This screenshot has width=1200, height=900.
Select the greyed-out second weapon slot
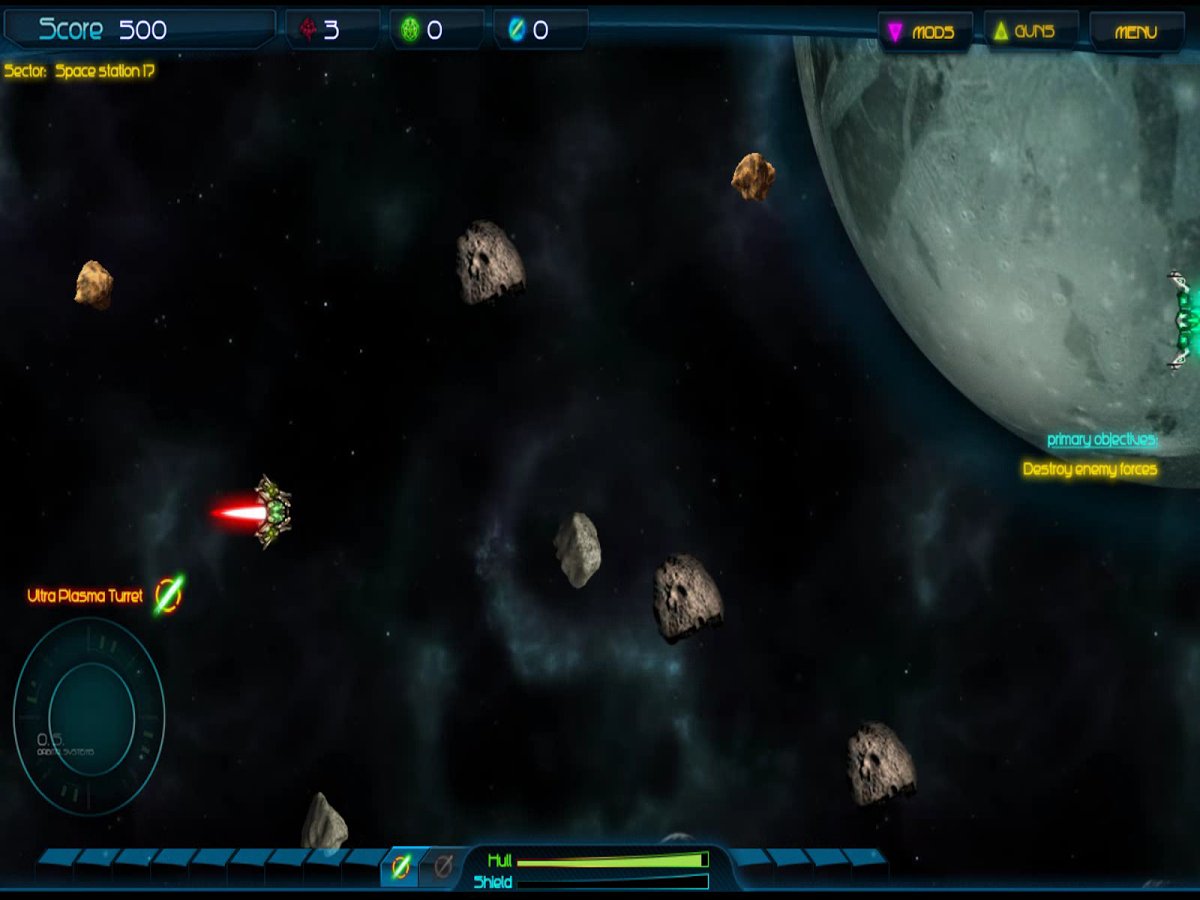[442, 866]
